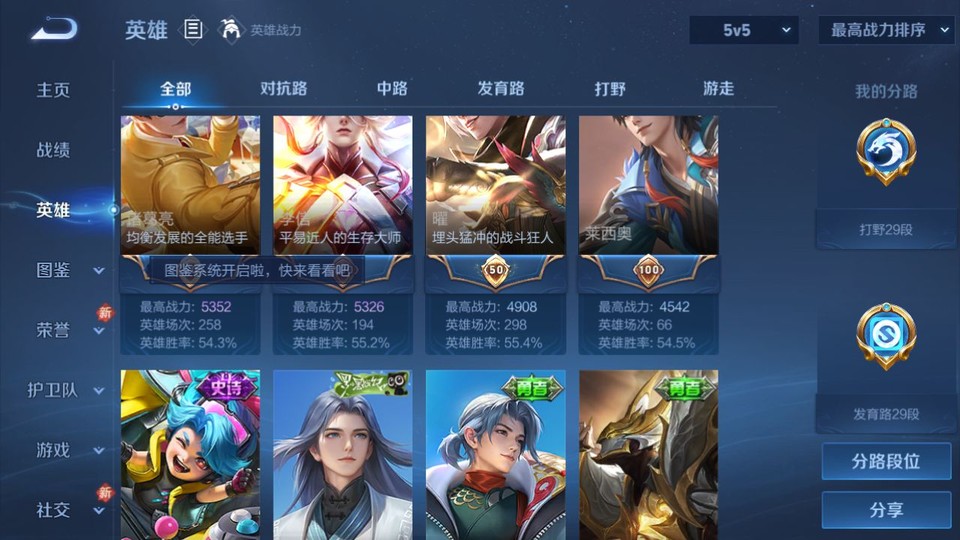Open the 最高战力排序 sort dropdown

[886, 30]
